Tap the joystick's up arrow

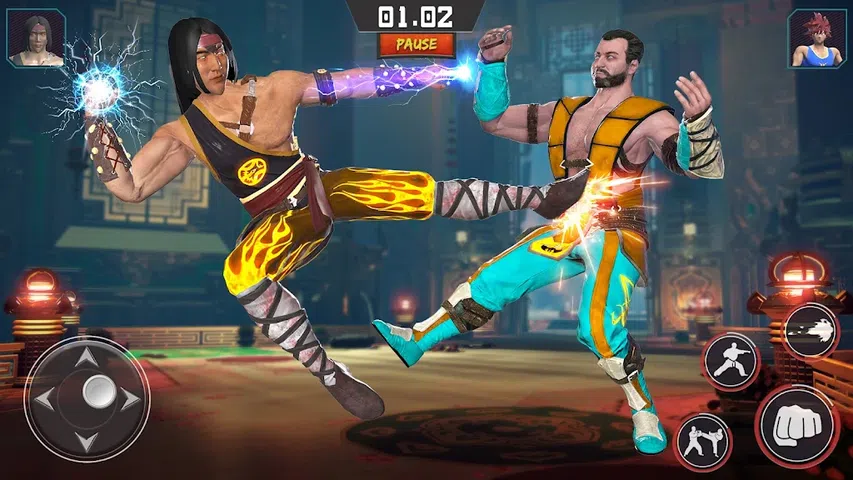point(87,357)
